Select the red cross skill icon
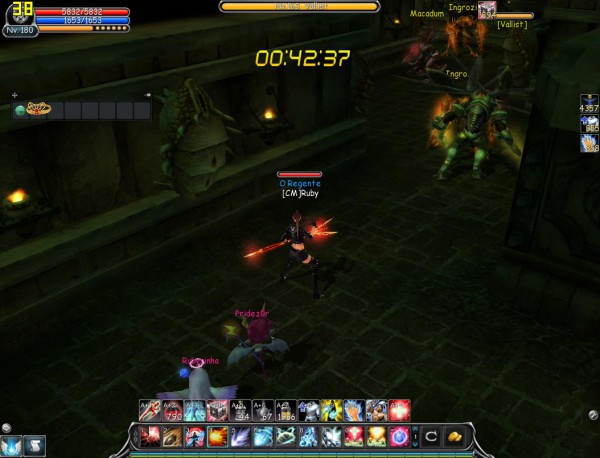 tap(401, 409)
